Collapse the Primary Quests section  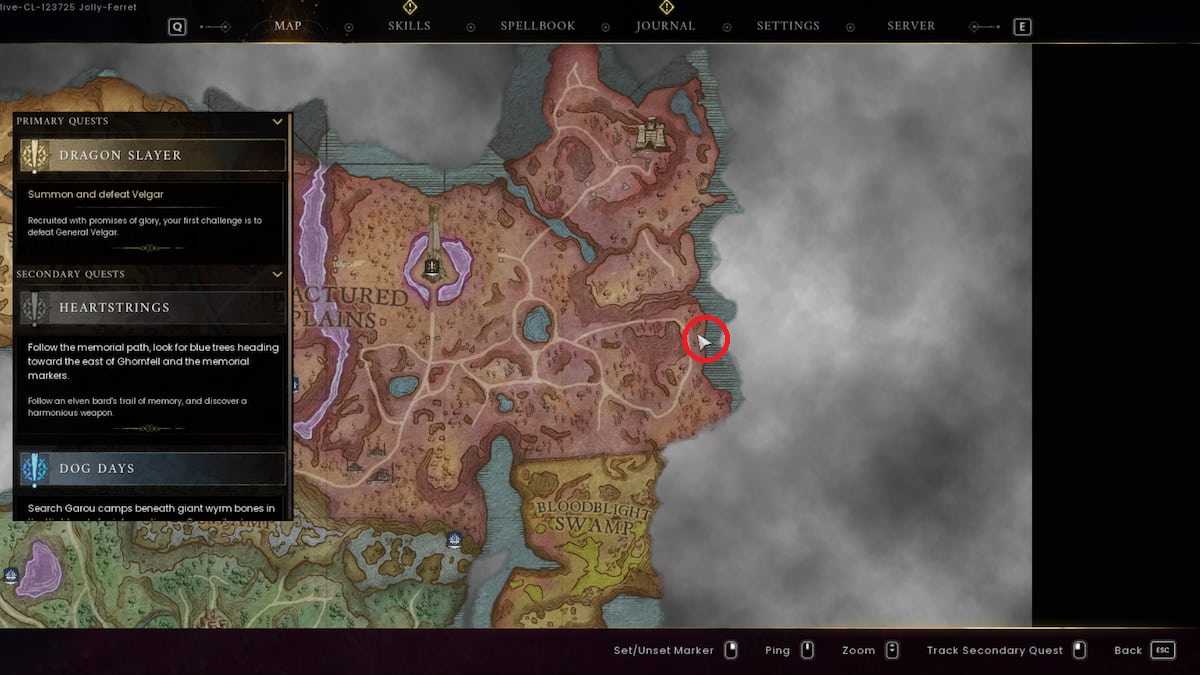point(277,122)
